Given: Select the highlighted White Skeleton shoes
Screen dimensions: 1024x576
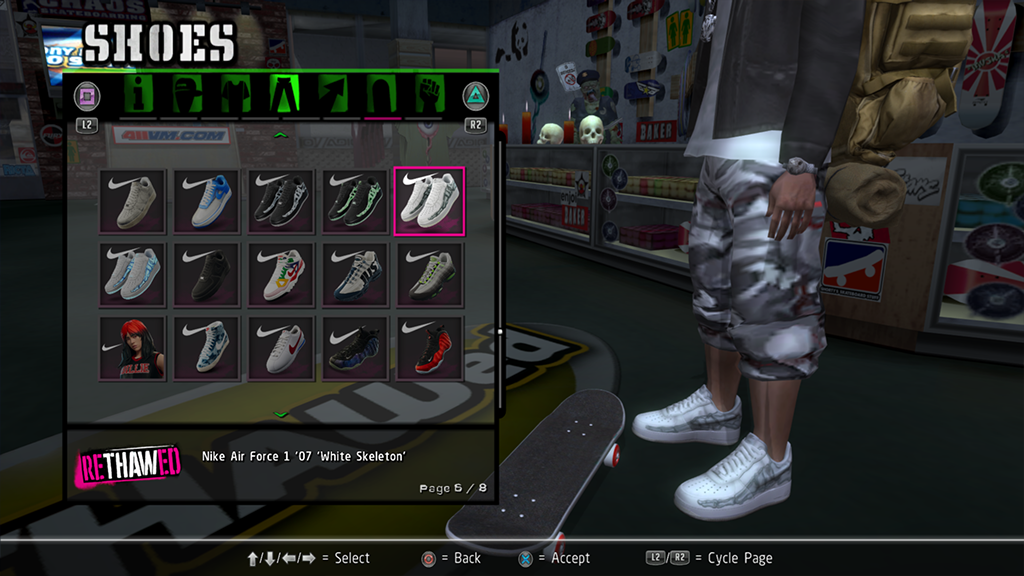Looking at the screenshot, I should 429,201.
